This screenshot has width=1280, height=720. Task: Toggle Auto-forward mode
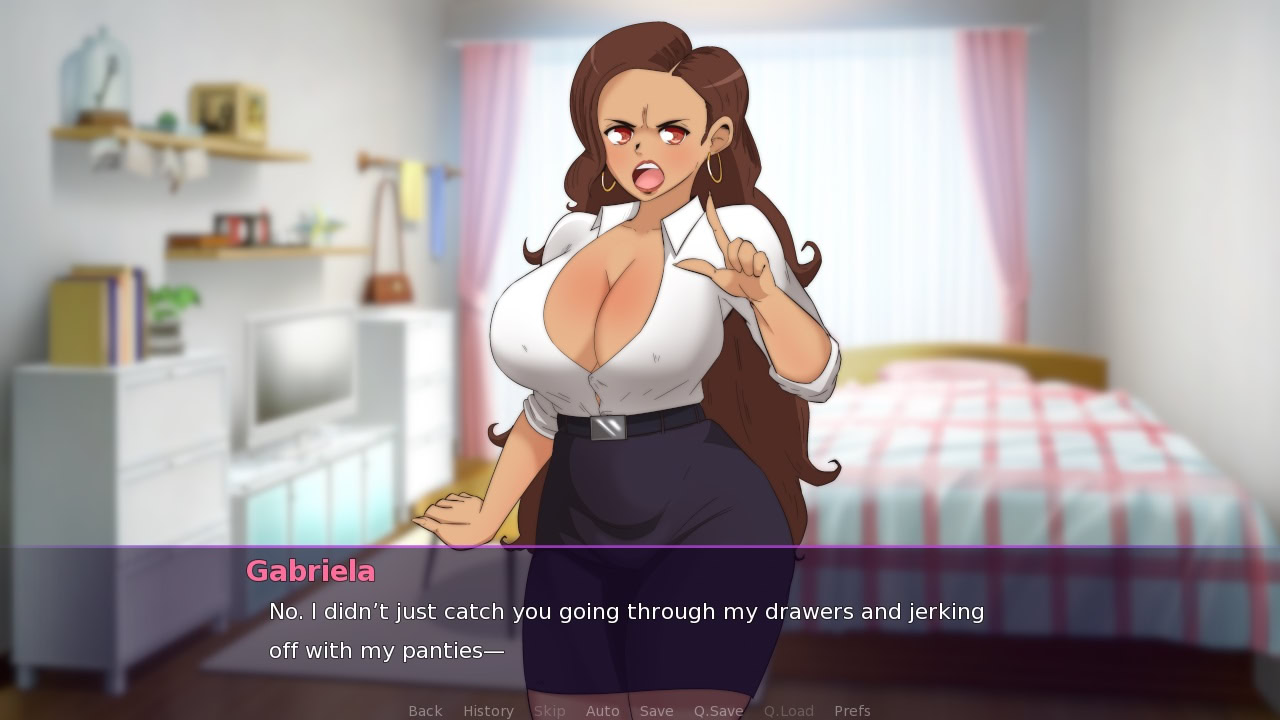603,710
